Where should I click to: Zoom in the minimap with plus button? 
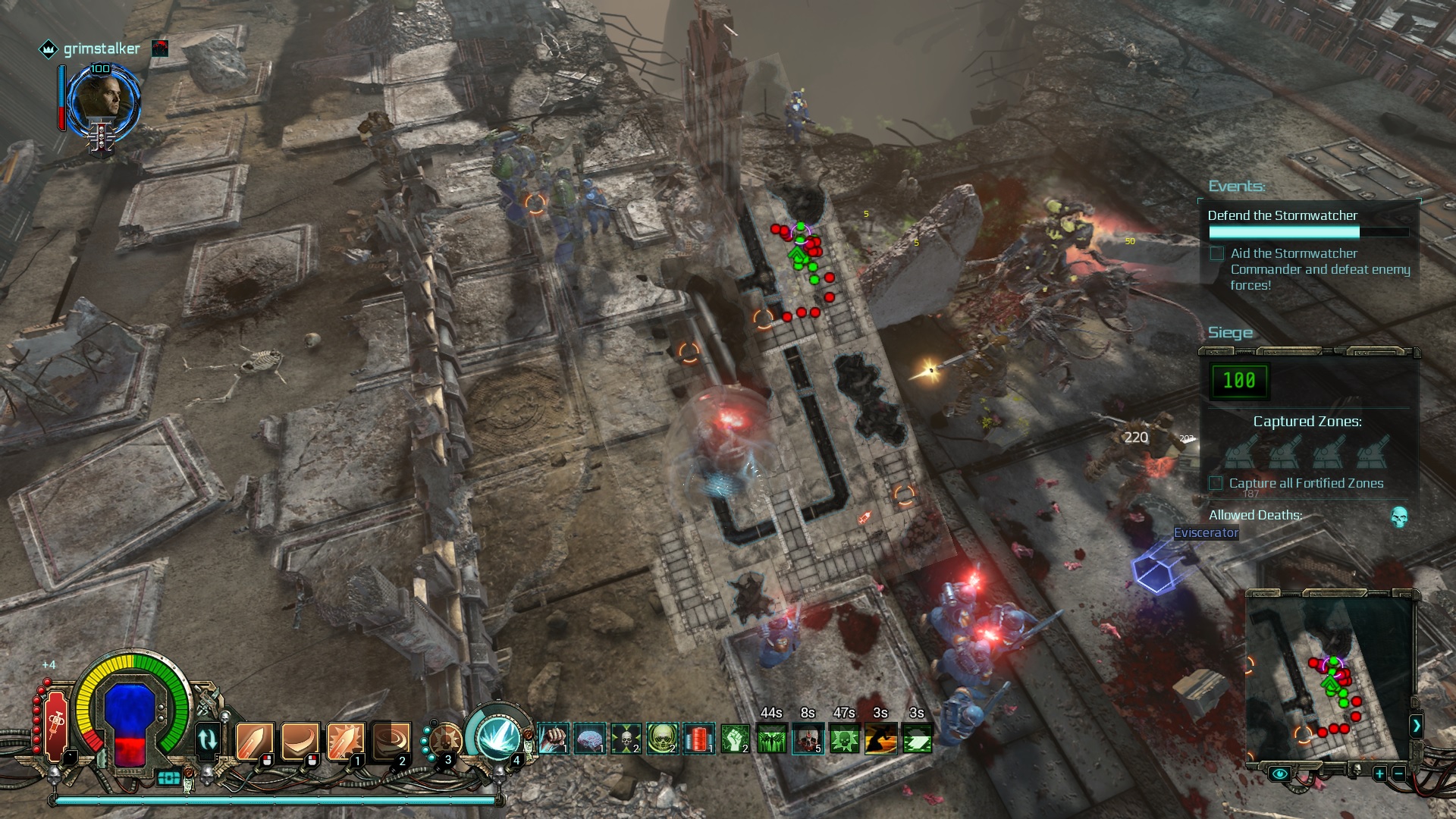point(1379,773)
